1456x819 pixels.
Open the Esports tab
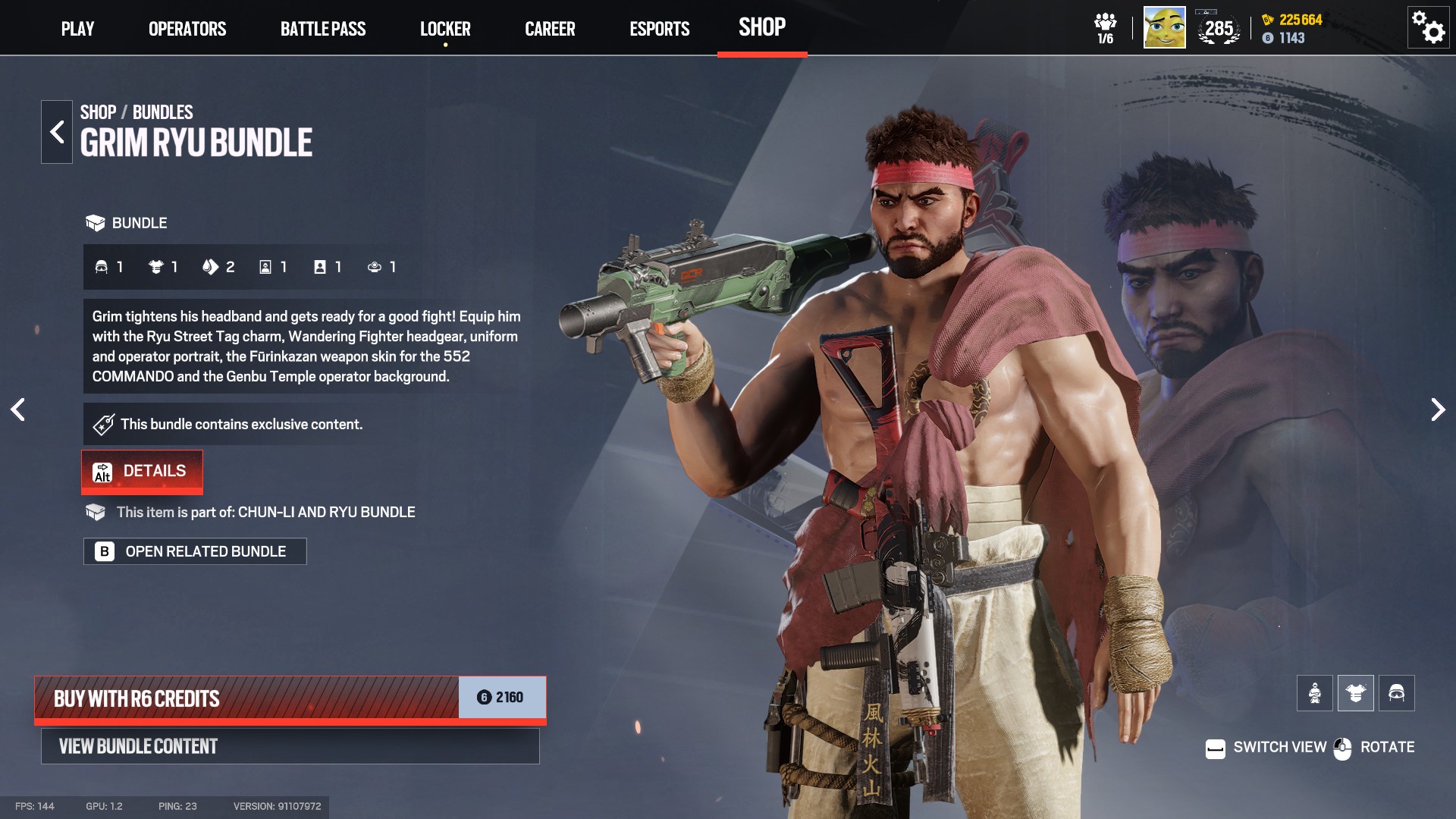click(659, 29)
